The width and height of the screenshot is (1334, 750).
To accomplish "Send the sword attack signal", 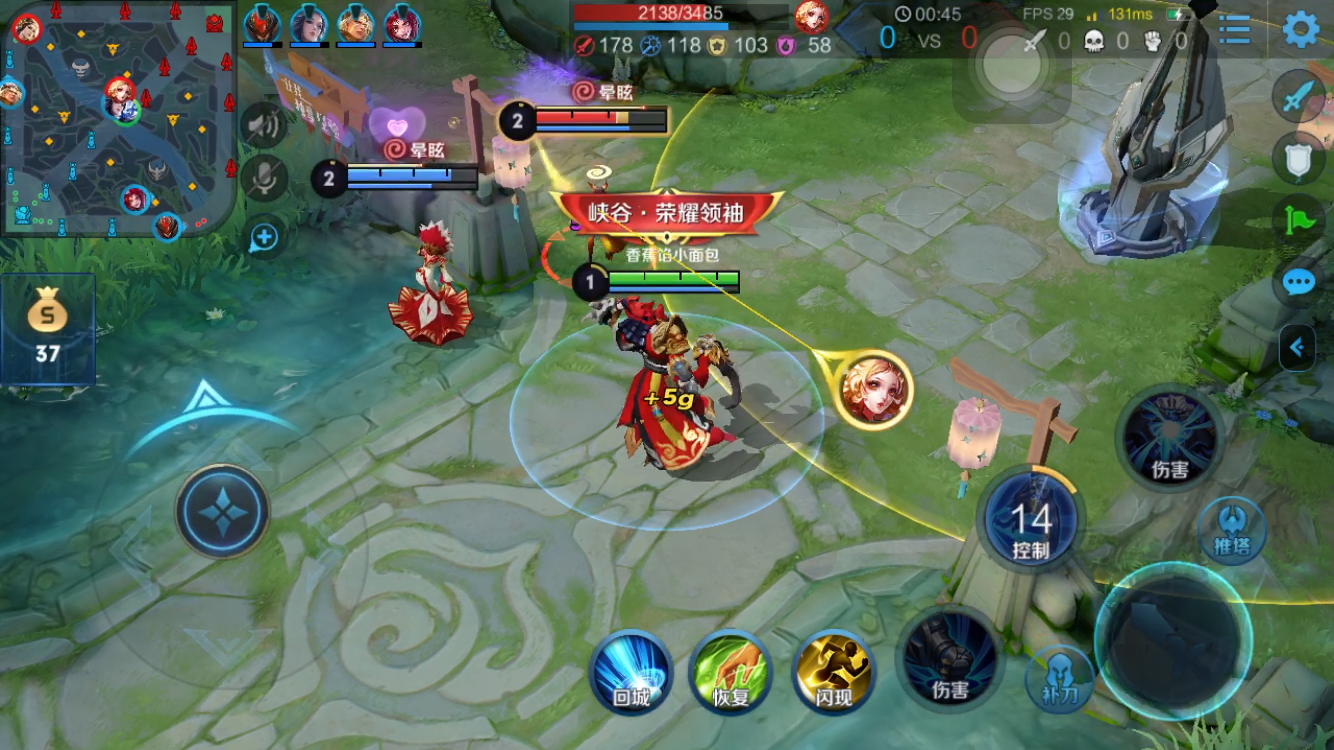I will coord(1298,99).
